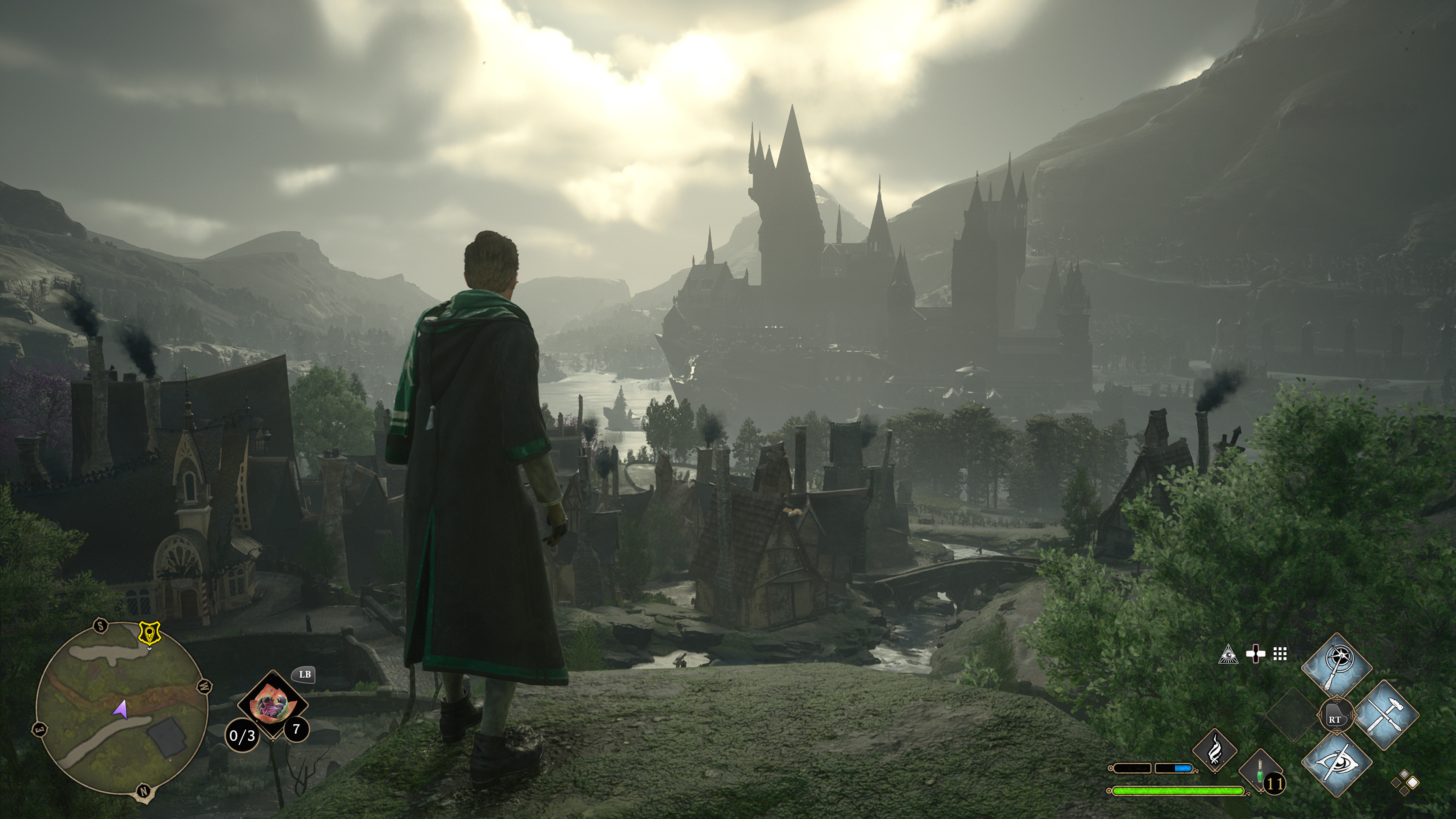The height and width of the screenshot is (819, 1456).
Task: Select the yellow quest marker on the minimap
Action: (149, 633)
